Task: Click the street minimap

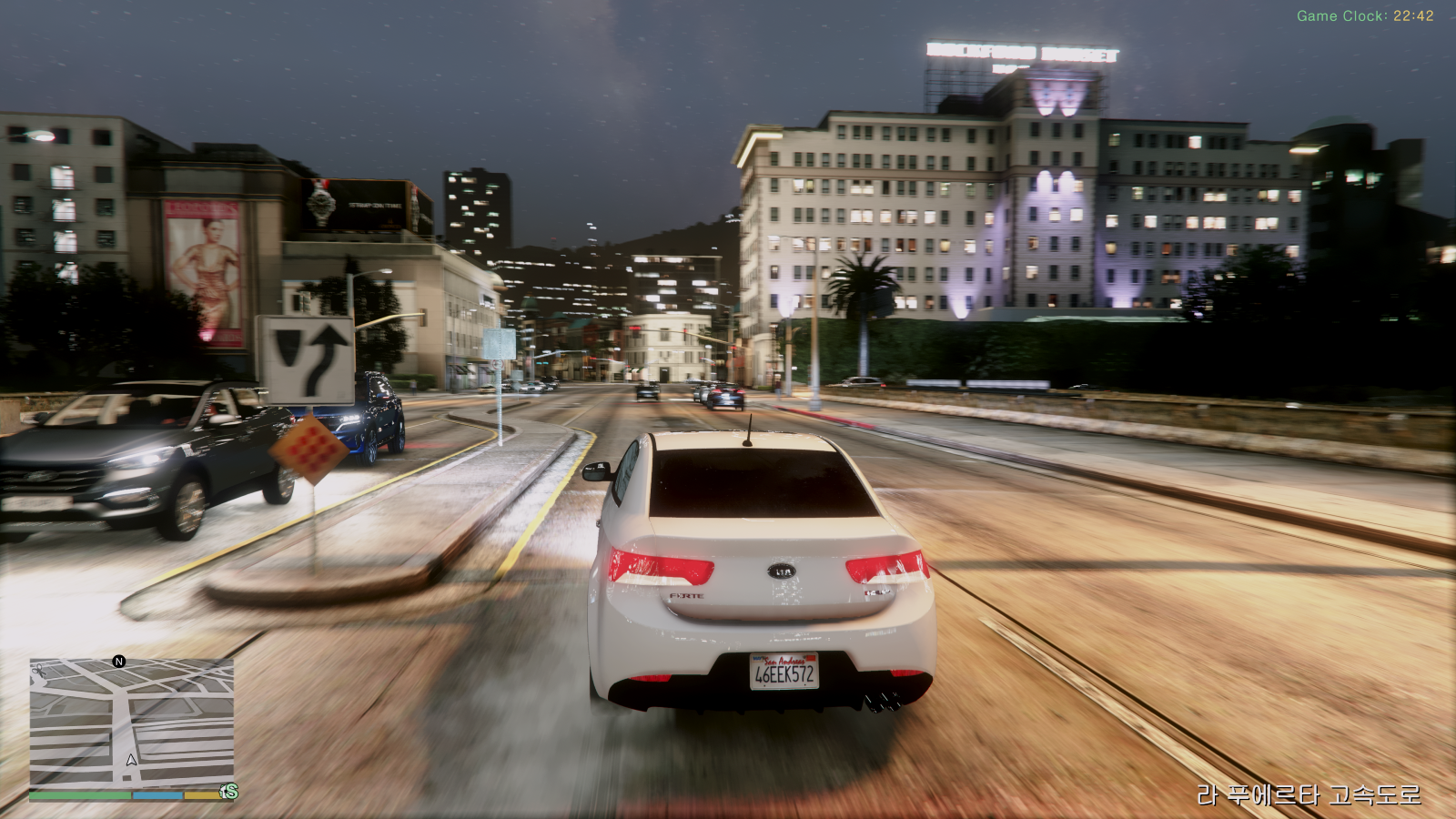Action: tap(132, 723)
